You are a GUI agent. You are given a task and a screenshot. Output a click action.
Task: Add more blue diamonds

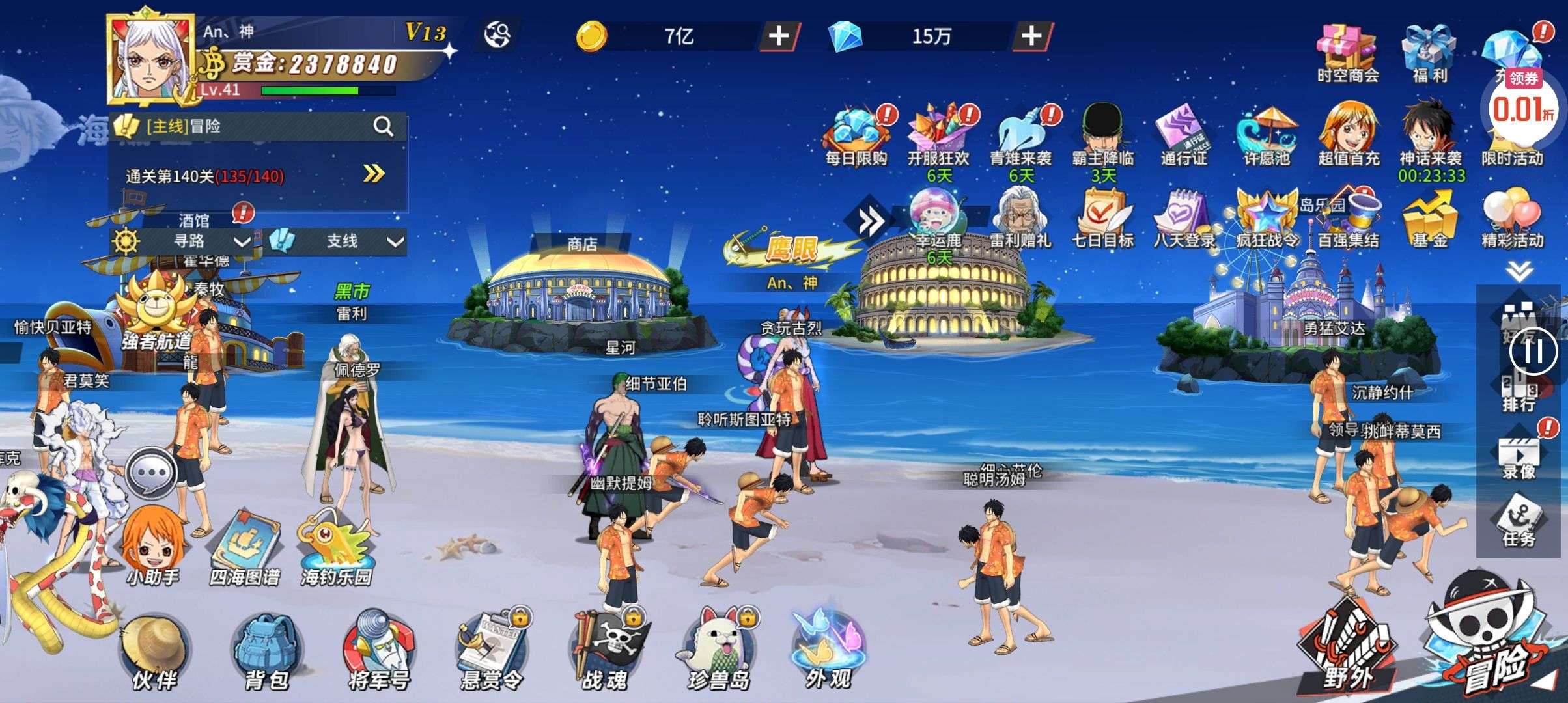pyautogui.click(x=1031, y=36)
